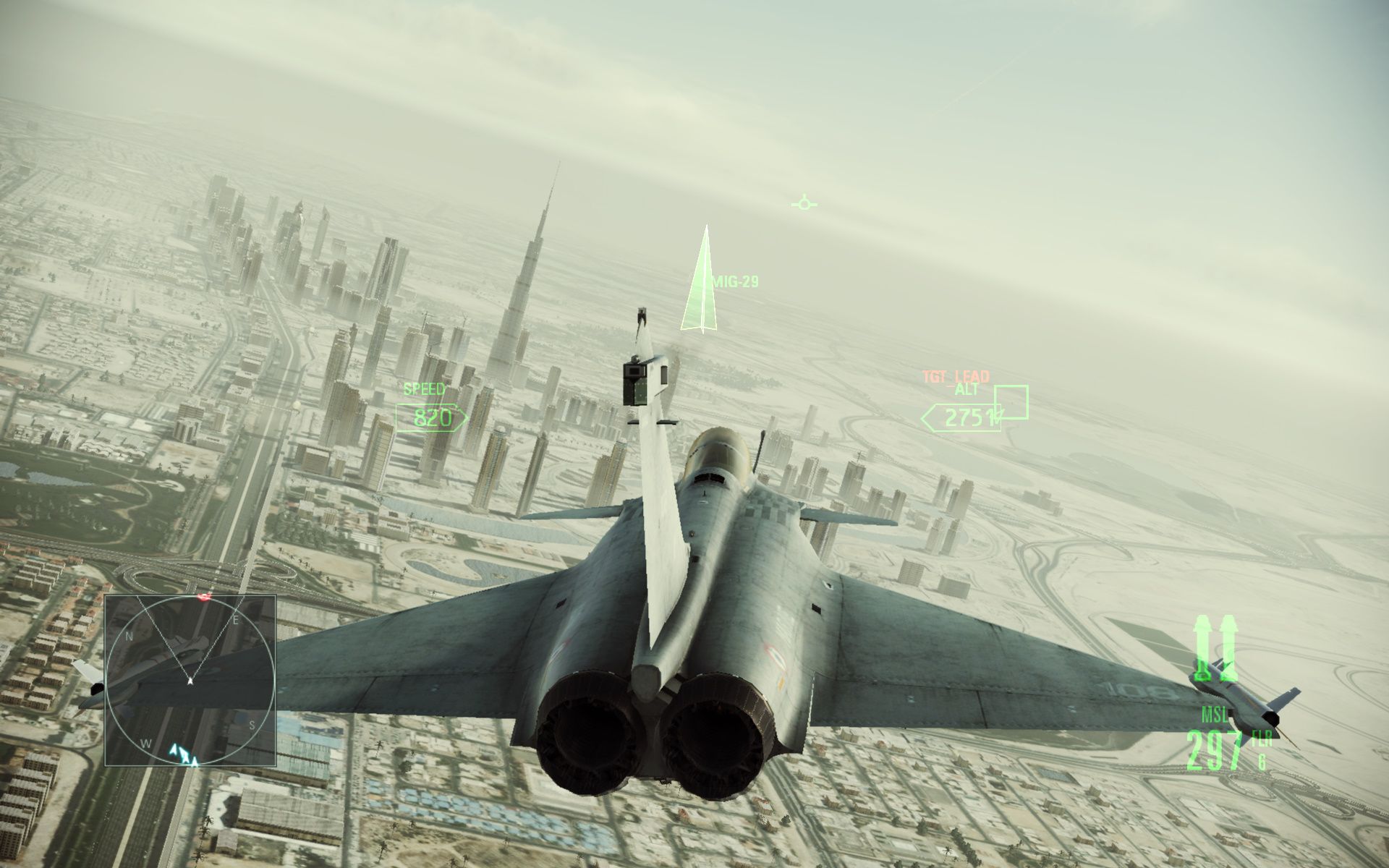Click the N compass label on the radar
1389x868 pixels.
click(129, 637)
